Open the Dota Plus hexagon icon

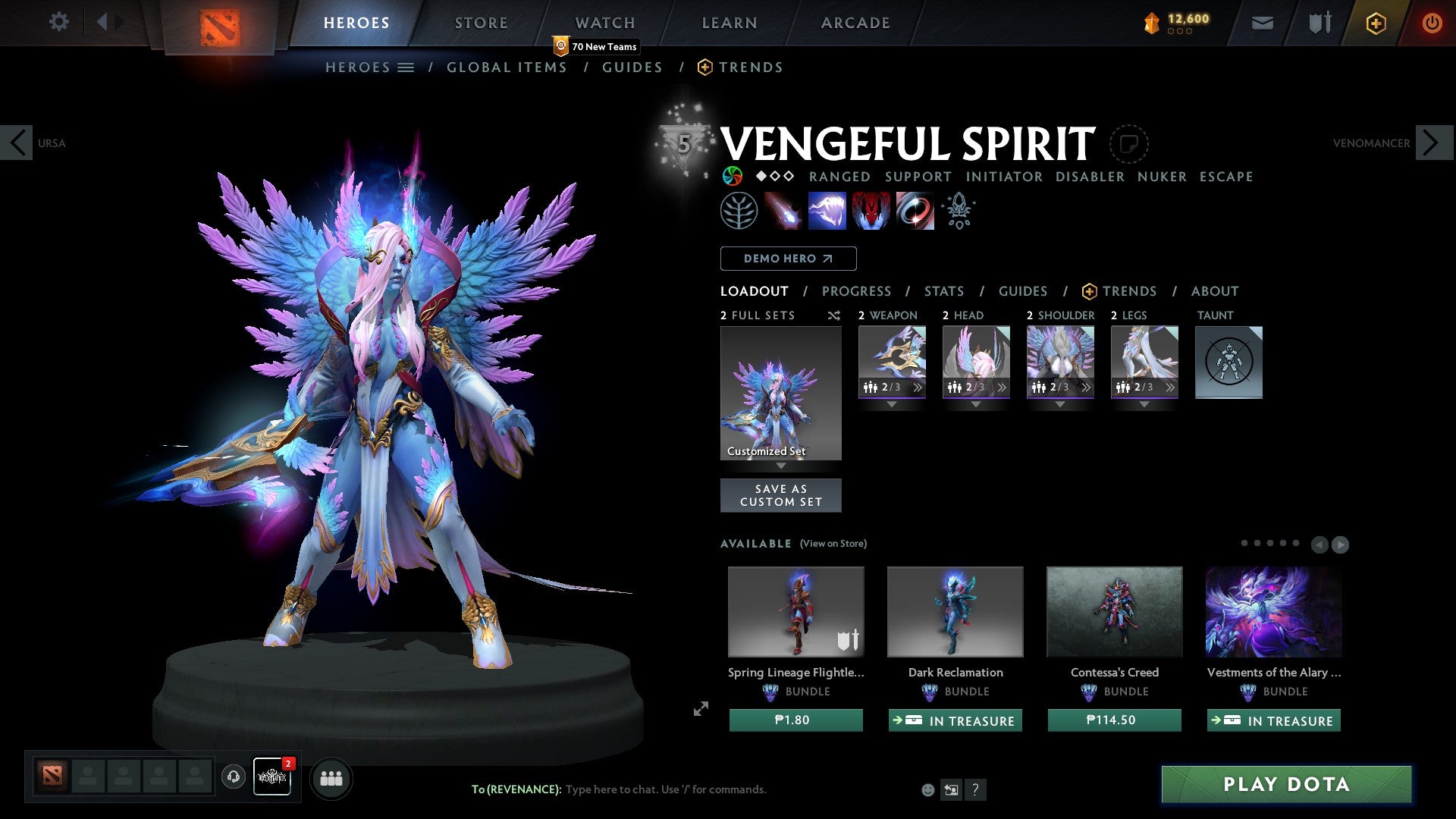pos(1376,23)
